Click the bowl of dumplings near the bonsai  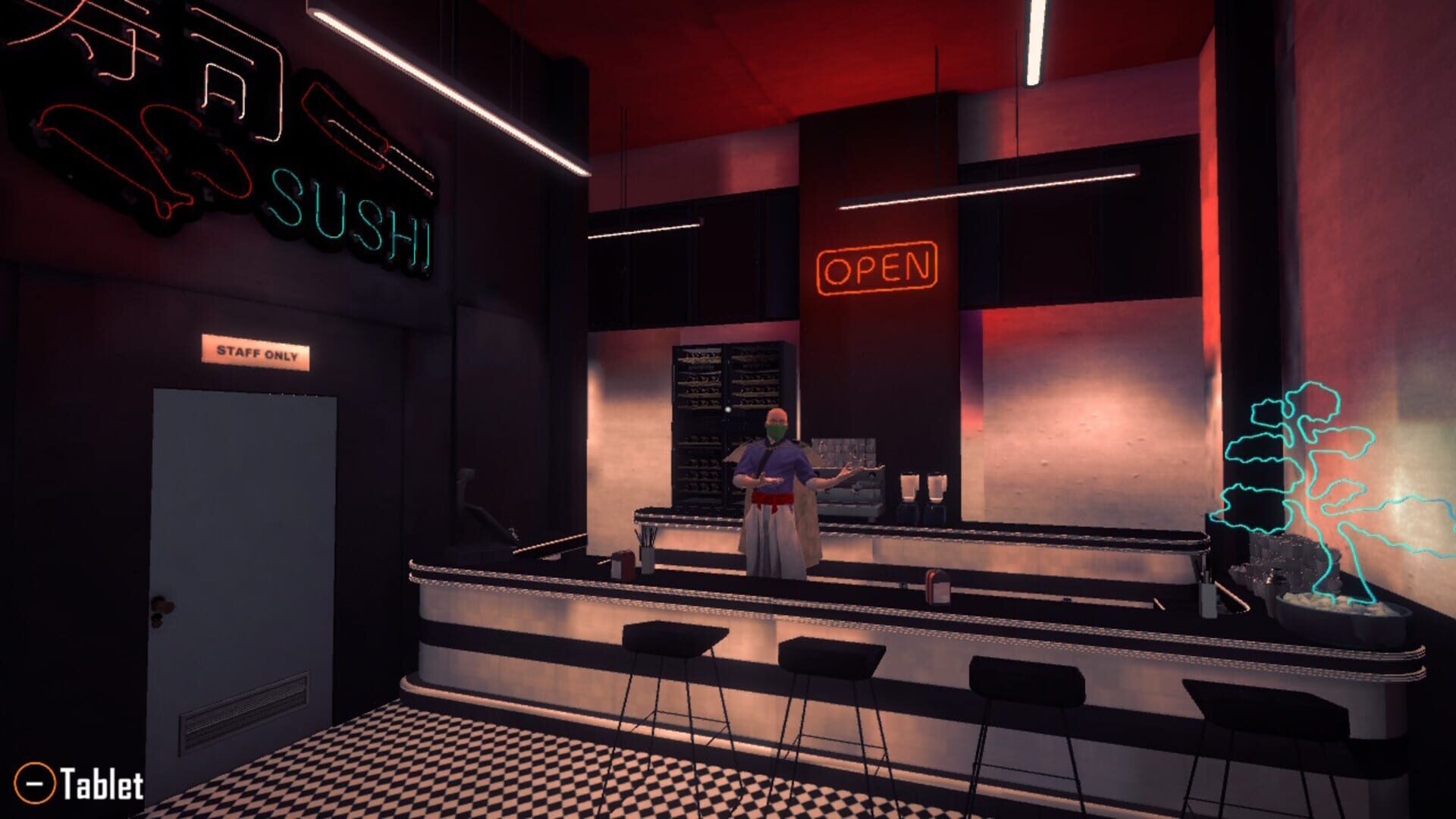click(x=1344, y=610)
